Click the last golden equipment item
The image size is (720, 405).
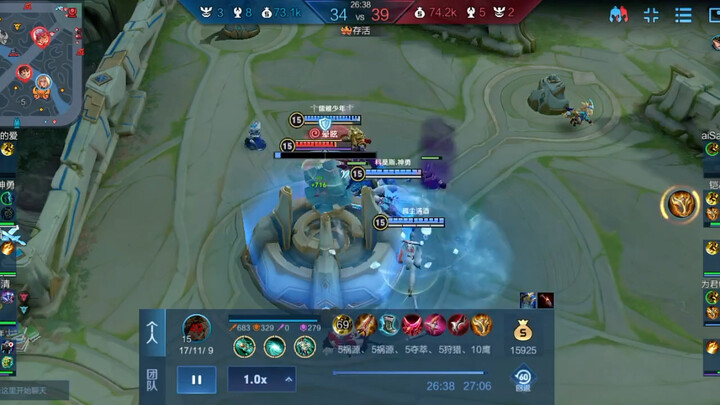coord(481,325)
